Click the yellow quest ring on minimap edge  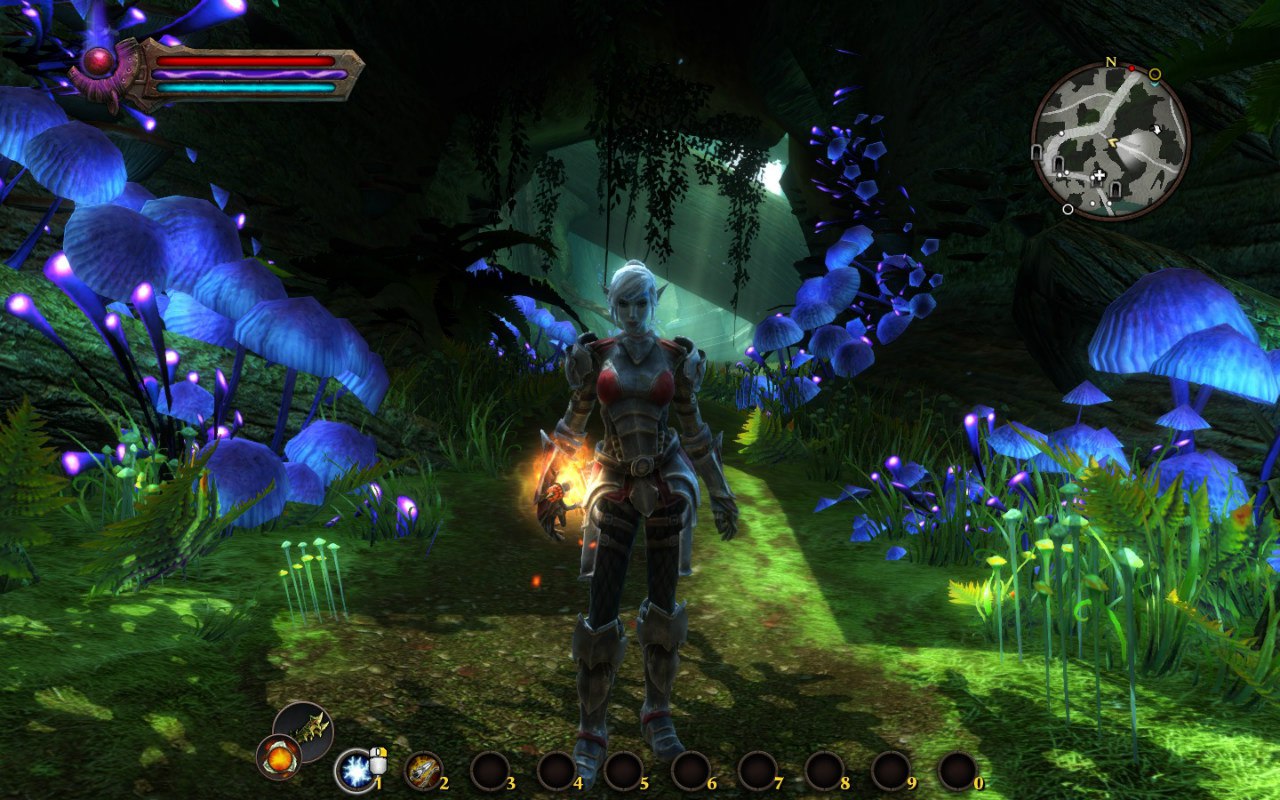pos(1155,74)
